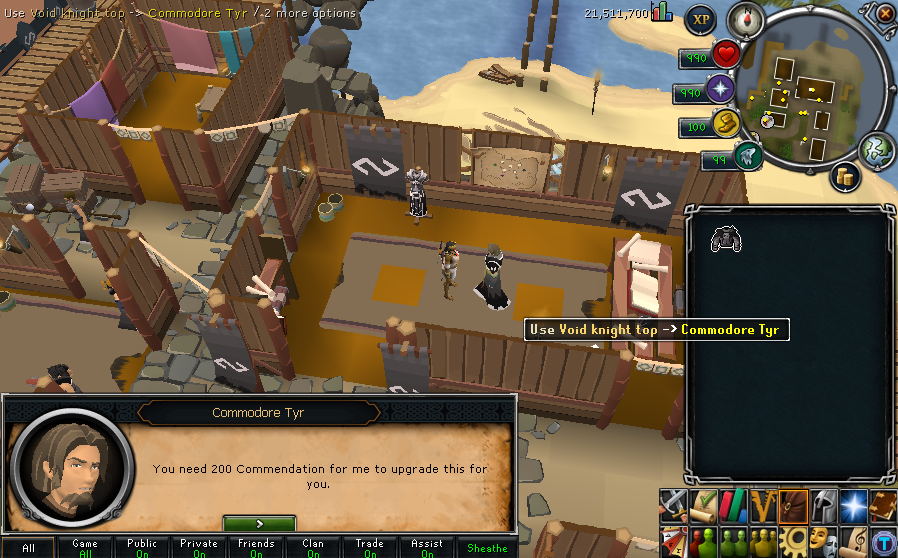Image resolution: width=898 pixels, height=558 pixels.
Task: Continue the Commodore Tyr dialogue
Action: (x=259, y=523)
